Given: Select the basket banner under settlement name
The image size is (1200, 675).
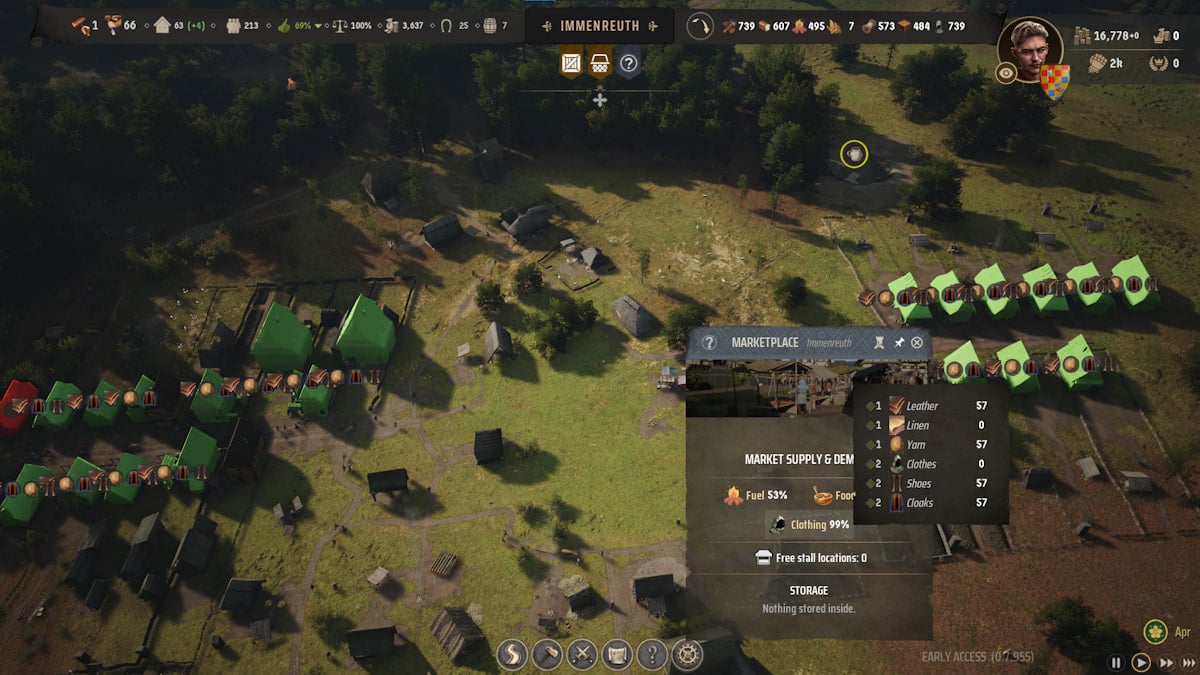Looking at the screenshot, I should pos(600,64).
